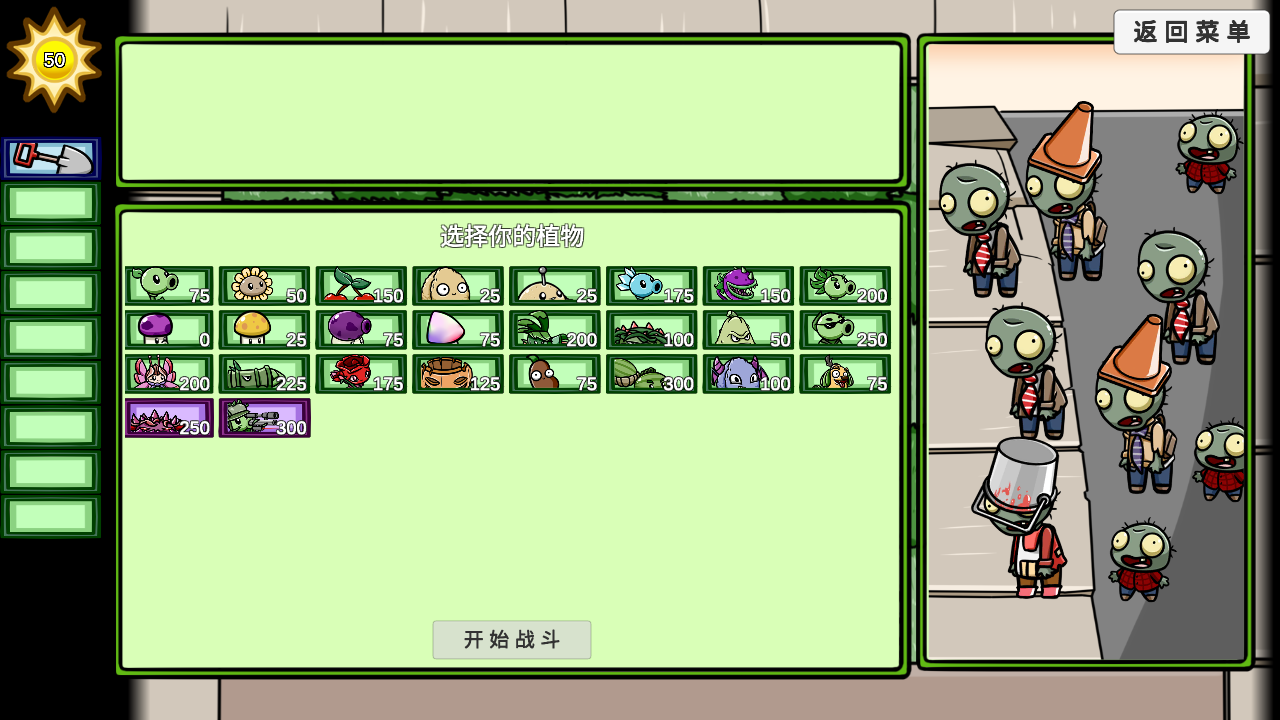Choose the Cherry Bomb seed packet

[x=361, y=285]
